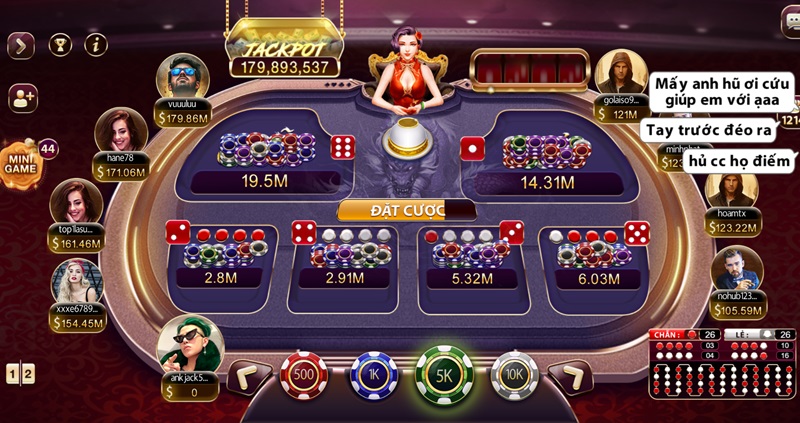Image resolution: width=800 pixels, height=423 pixels.
Task: Open the Mini Game badge
Action: (x=22, y=162)
